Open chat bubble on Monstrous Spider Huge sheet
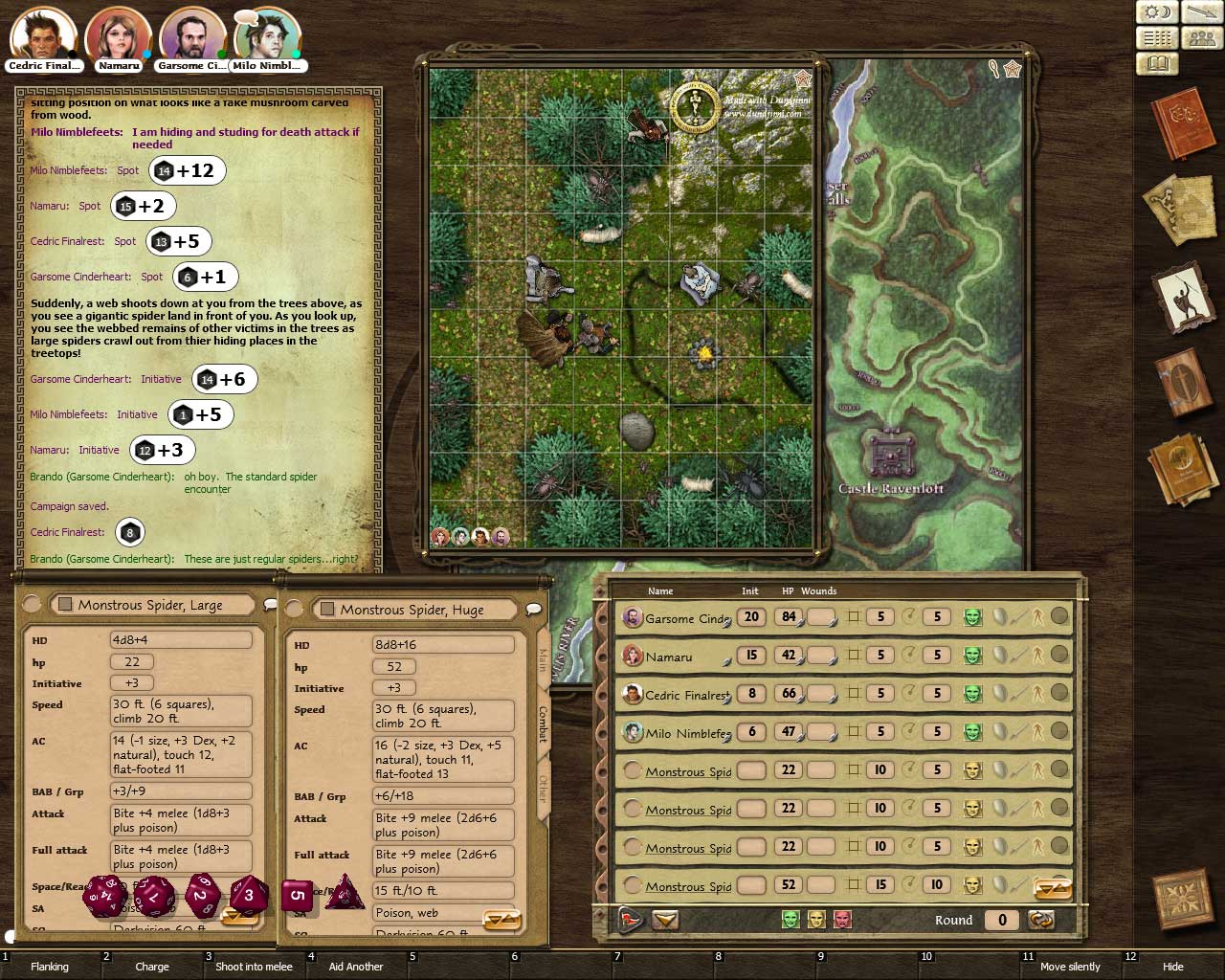 point(534,610)
